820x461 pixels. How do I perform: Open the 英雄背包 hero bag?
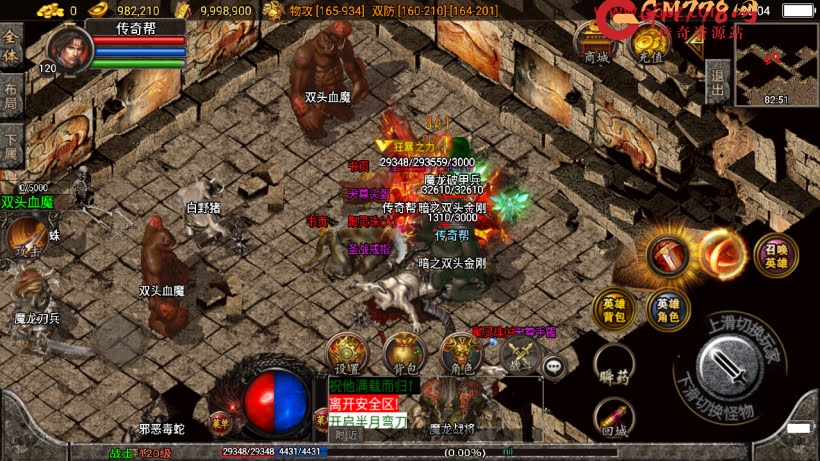pyautogui.click(x=612, y=309)
